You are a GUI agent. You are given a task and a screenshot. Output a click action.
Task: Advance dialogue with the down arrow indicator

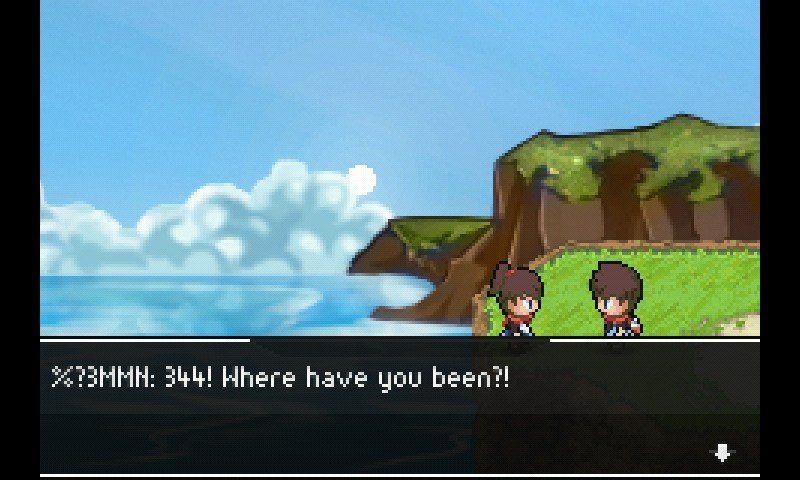tap(721, 453)
